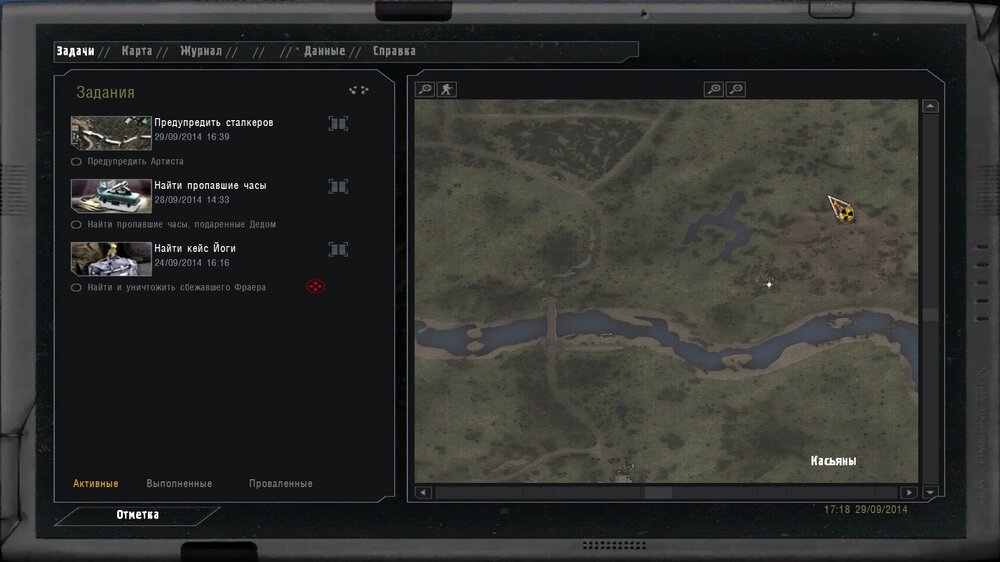This screenshot has height=562, width=1000.
Task: Open the Данные tab
Action: click(324, 51)
